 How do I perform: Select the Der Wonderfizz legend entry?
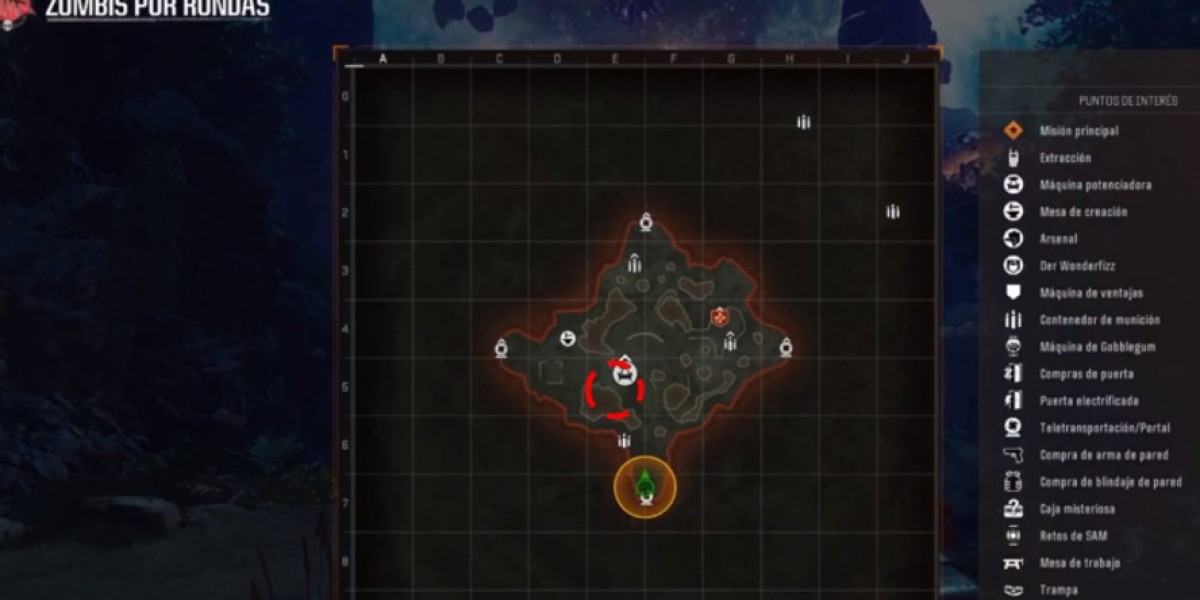pyautogui.click(x=1075, y=266)
